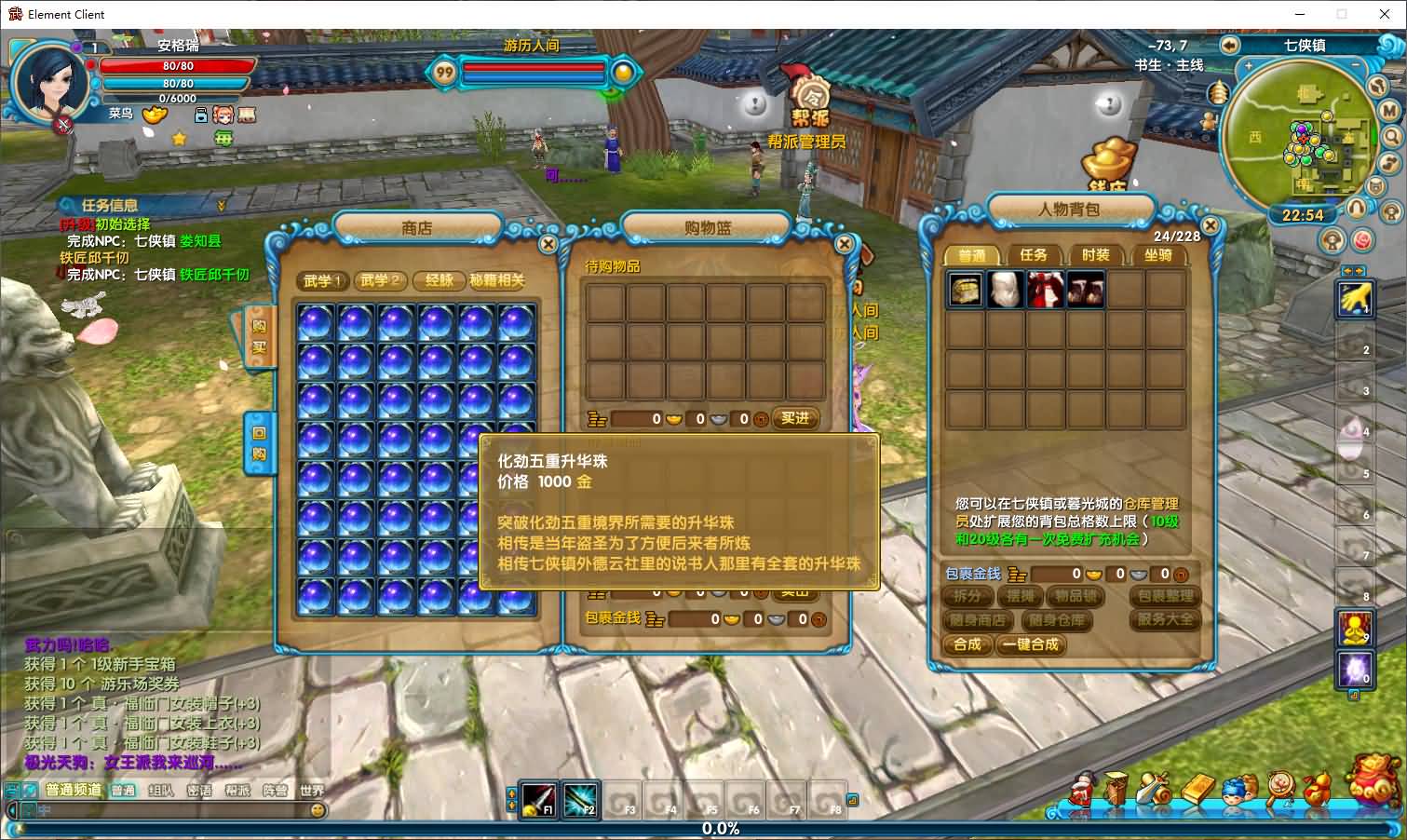This screenshot has height=840, width=1407.
Task: Open the 时装 backpack tab
Action: coord(1095,255)
